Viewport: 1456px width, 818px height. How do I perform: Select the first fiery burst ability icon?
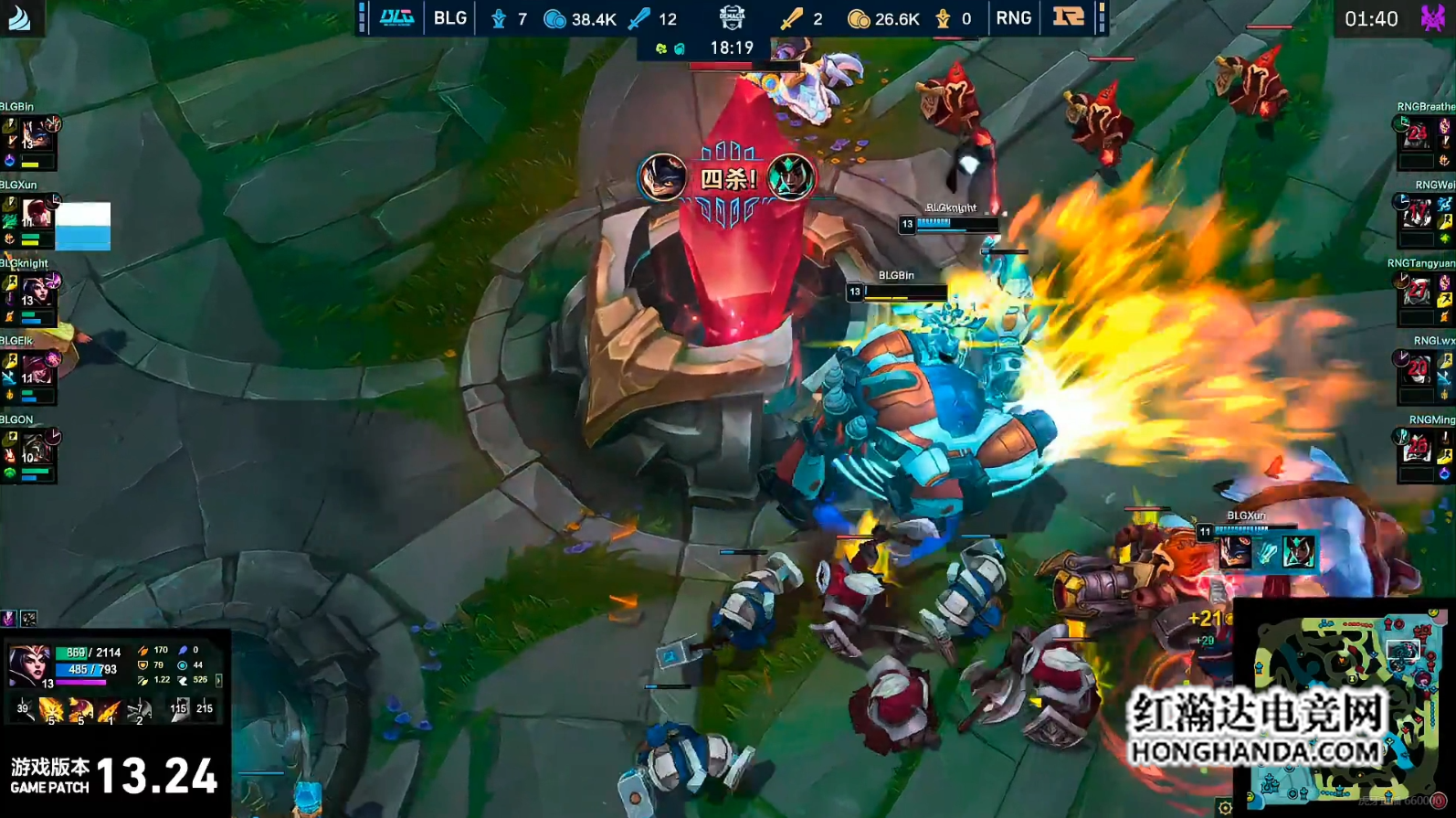point(51,709)
